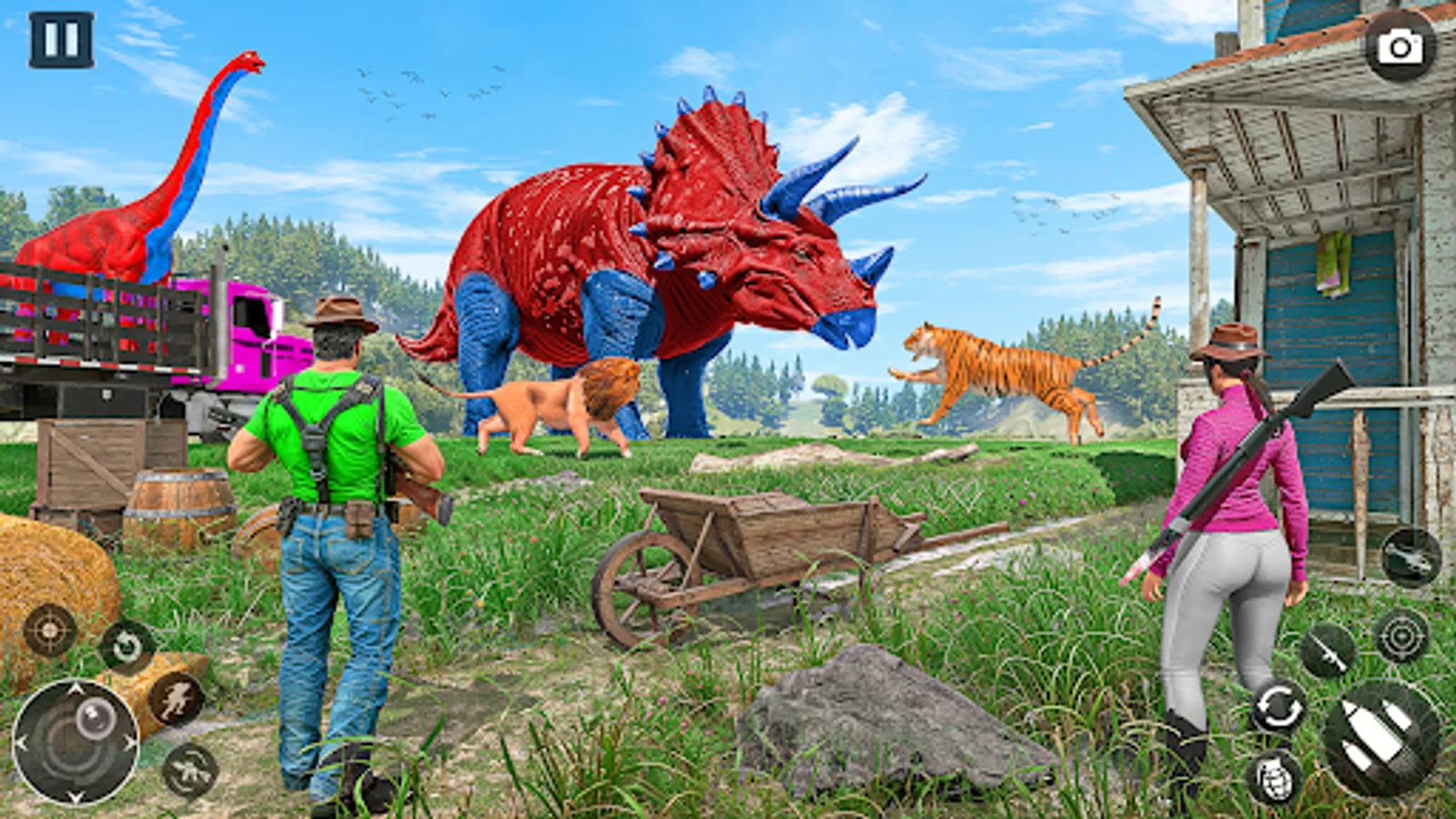Open the scope aiming reticle icon
Image resolution: width=1456 pixels, height=819 pixels.
tap(1402, 637)
